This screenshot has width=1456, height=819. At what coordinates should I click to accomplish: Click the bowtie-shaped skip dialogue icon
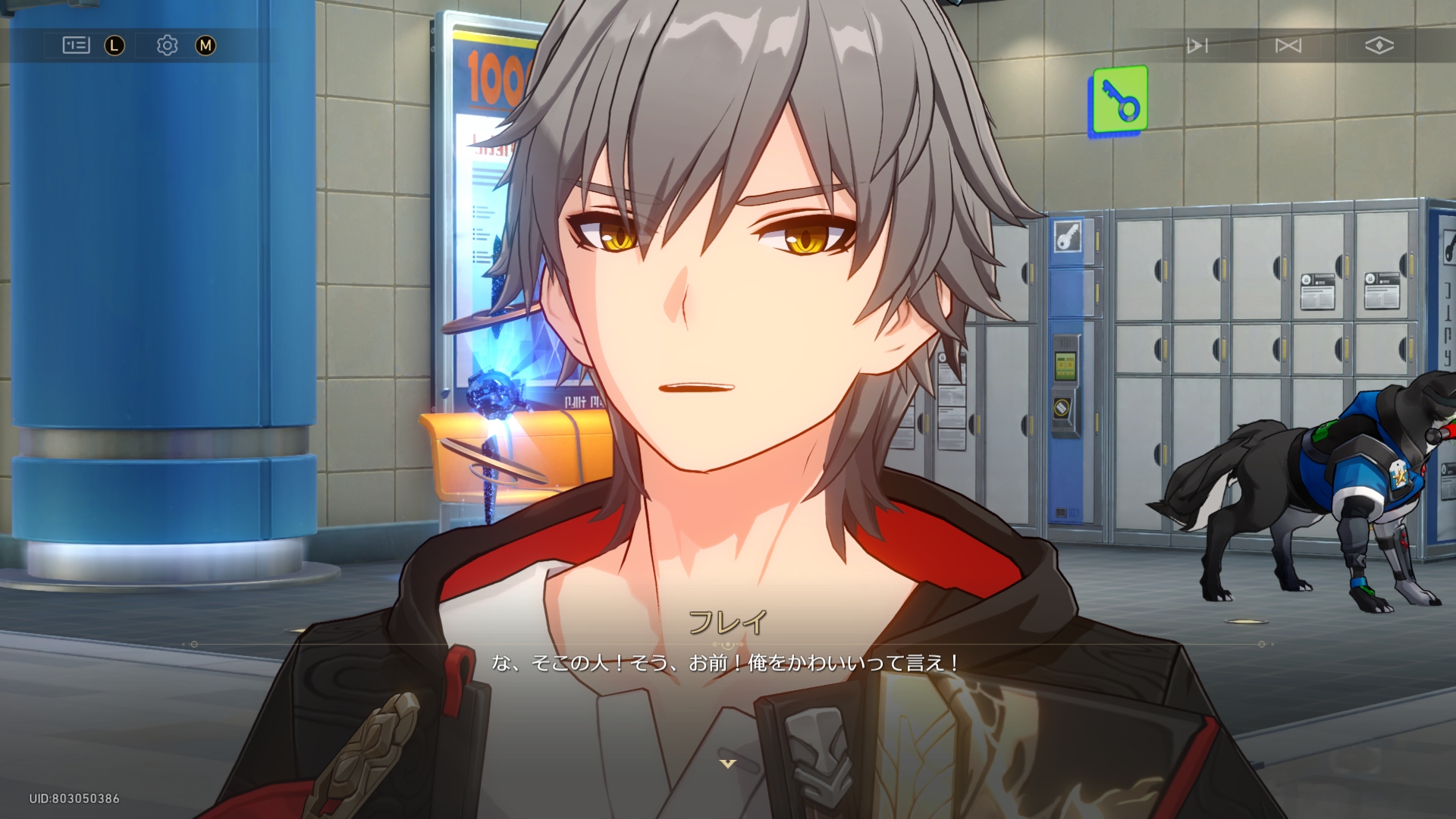click(x=1288, y=45)
